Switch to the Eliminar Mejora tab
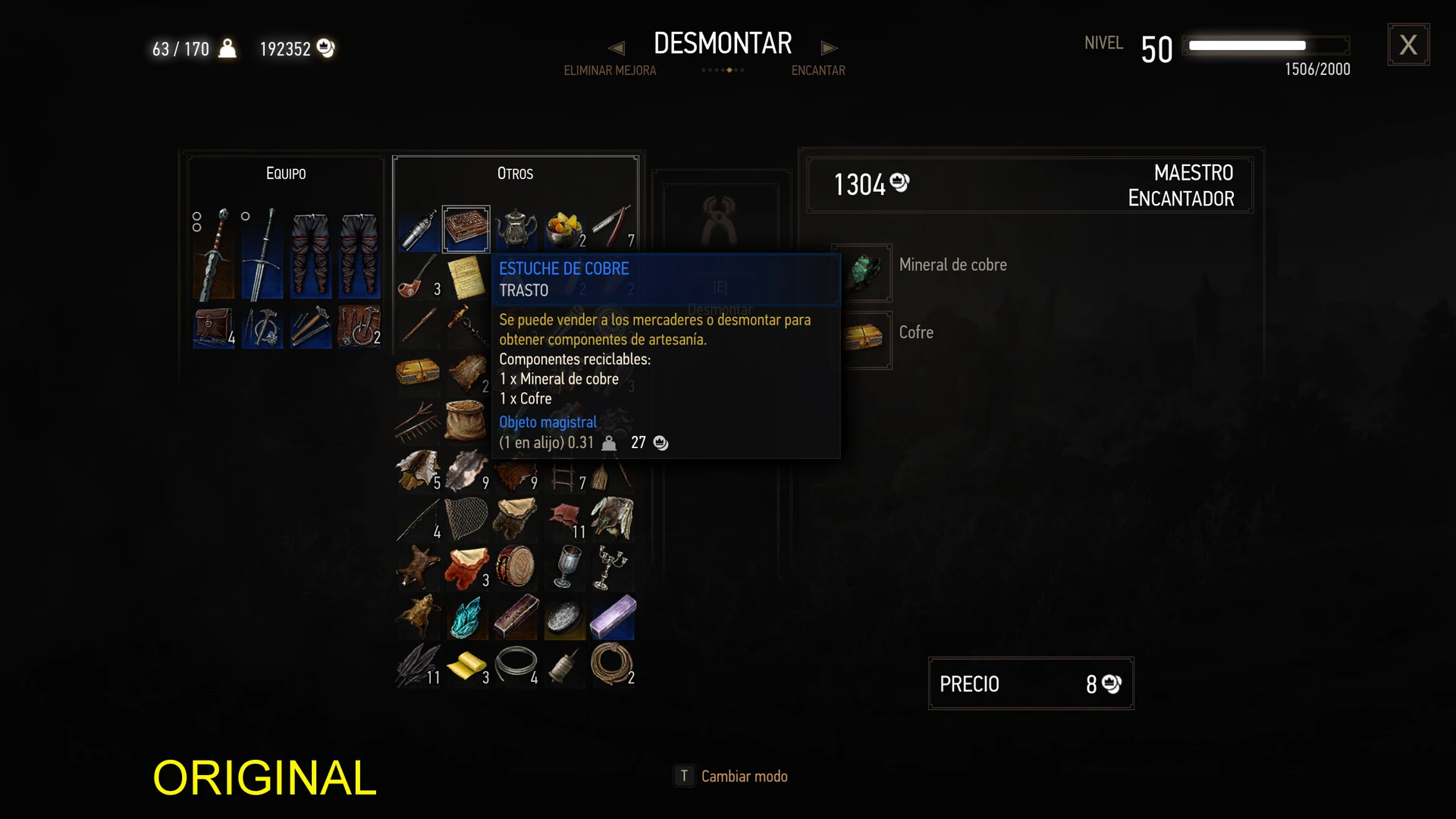This screenshot has height=819, width=1456. pyautogui.click(x=610, y=71)
